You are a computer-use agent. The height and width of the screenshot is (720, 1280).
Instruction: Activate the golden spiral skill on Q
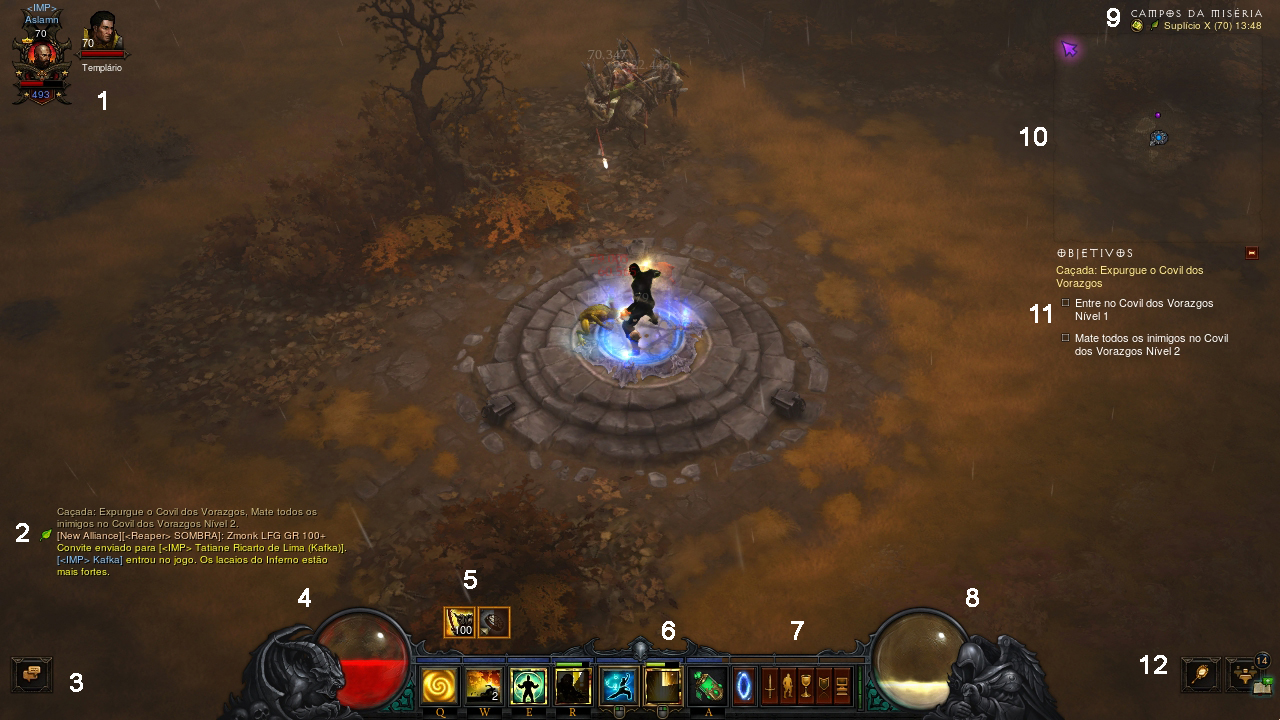[438, 686]
